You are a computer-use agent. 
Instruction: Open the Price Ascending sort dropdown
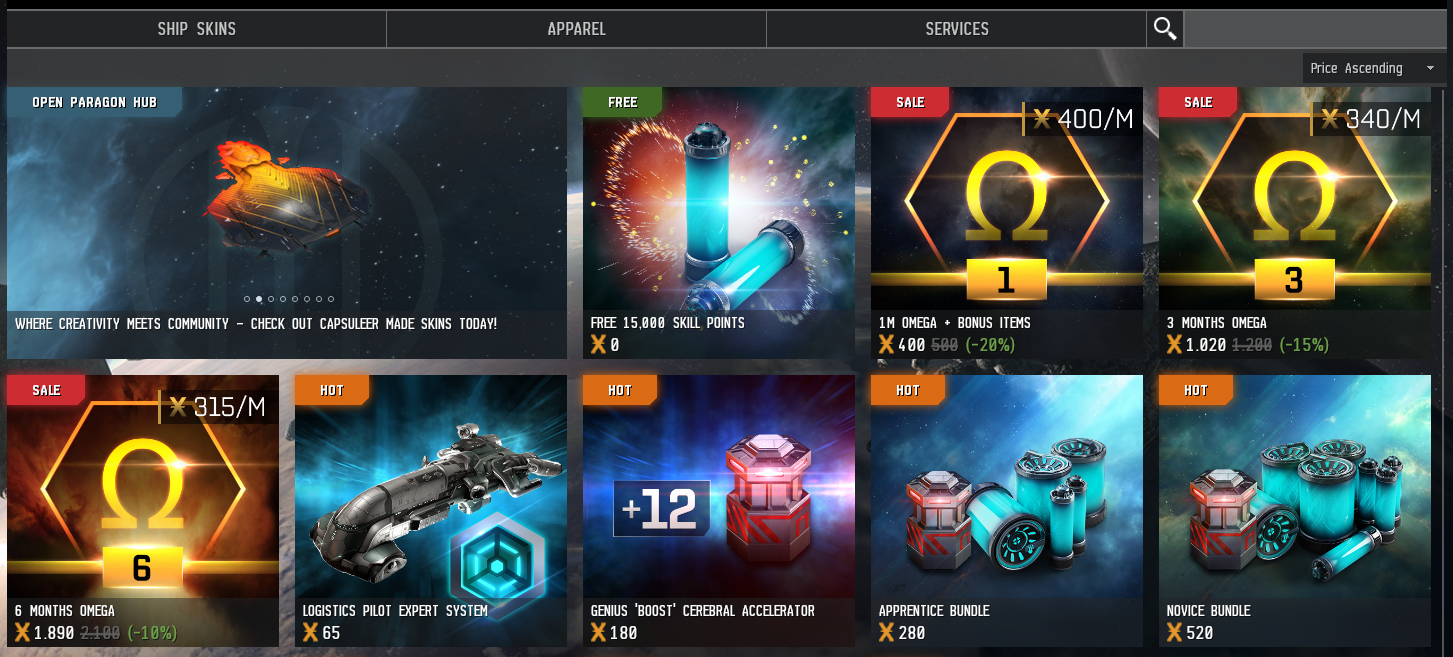[x=1372, y=68]
